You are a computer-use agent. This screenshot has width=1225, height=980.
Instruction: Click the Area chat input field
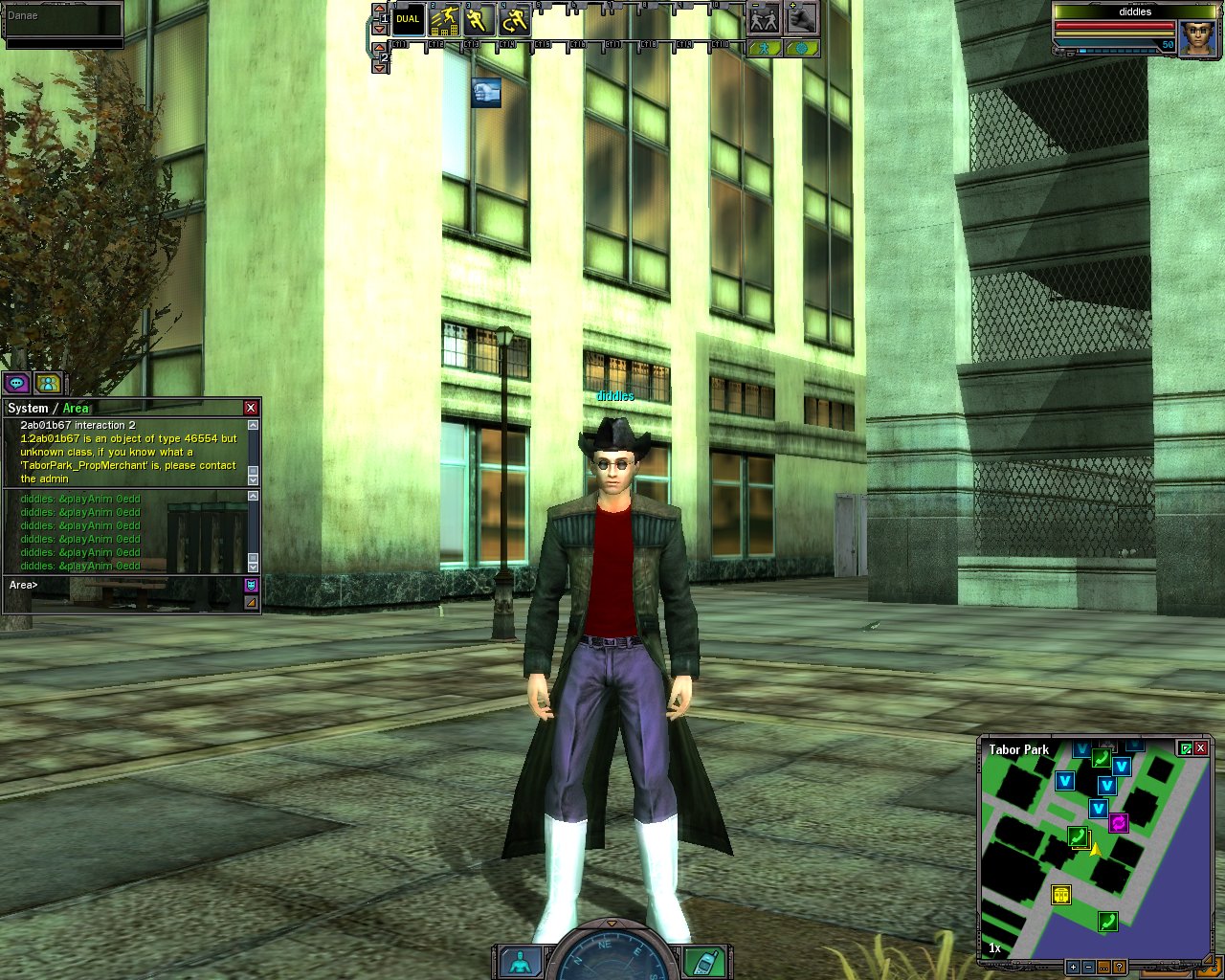[124, 586]
